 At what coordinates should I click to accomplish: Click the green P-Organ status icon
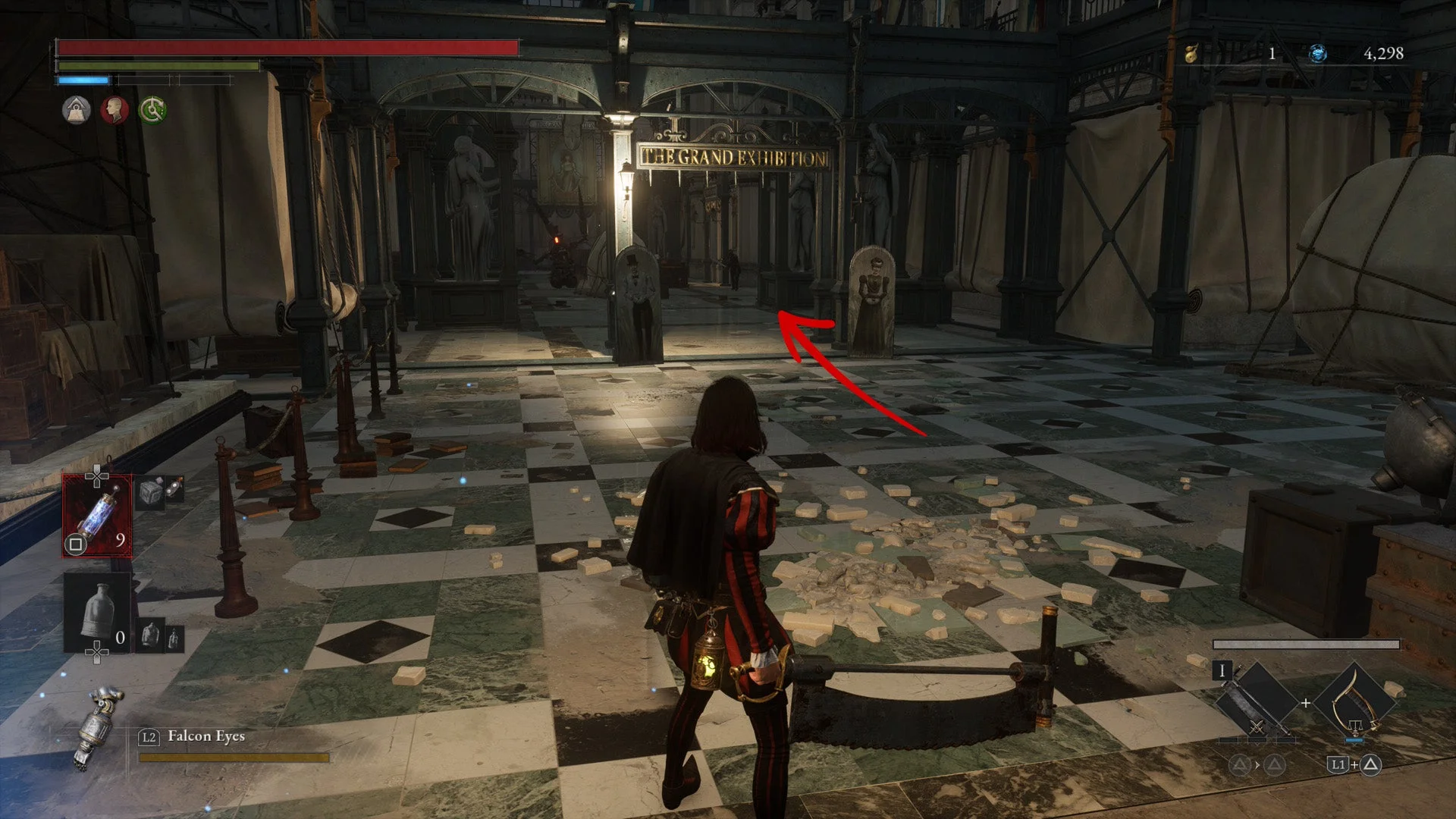(154, 110)
